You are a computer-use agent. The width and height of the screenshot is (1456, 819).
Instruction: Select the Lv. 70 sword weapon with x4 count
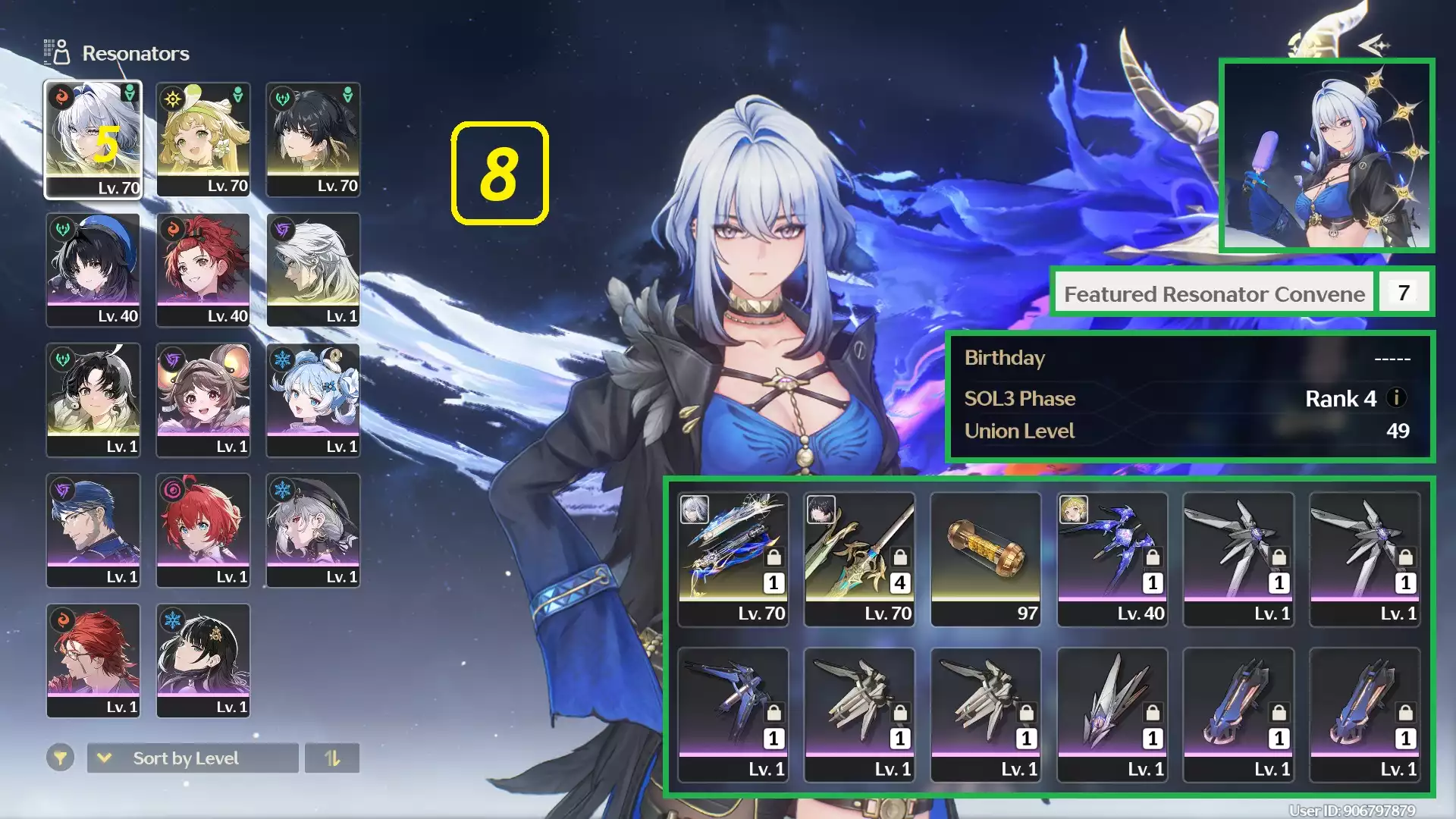click(861, 554)
